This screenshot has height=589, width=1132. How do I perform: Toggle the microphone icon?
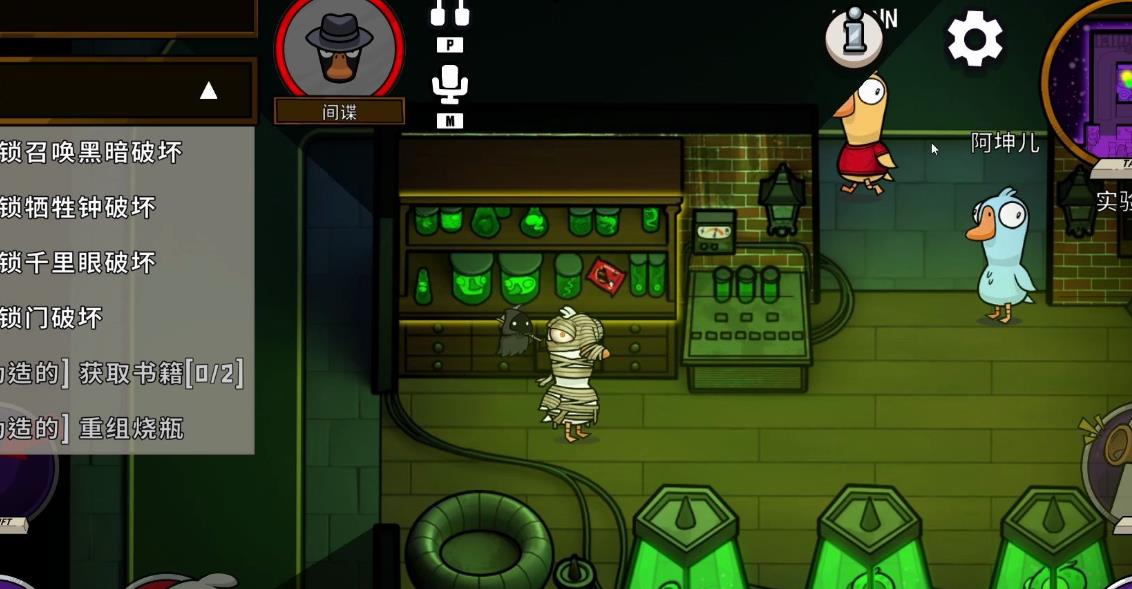(x=450, y=85)
